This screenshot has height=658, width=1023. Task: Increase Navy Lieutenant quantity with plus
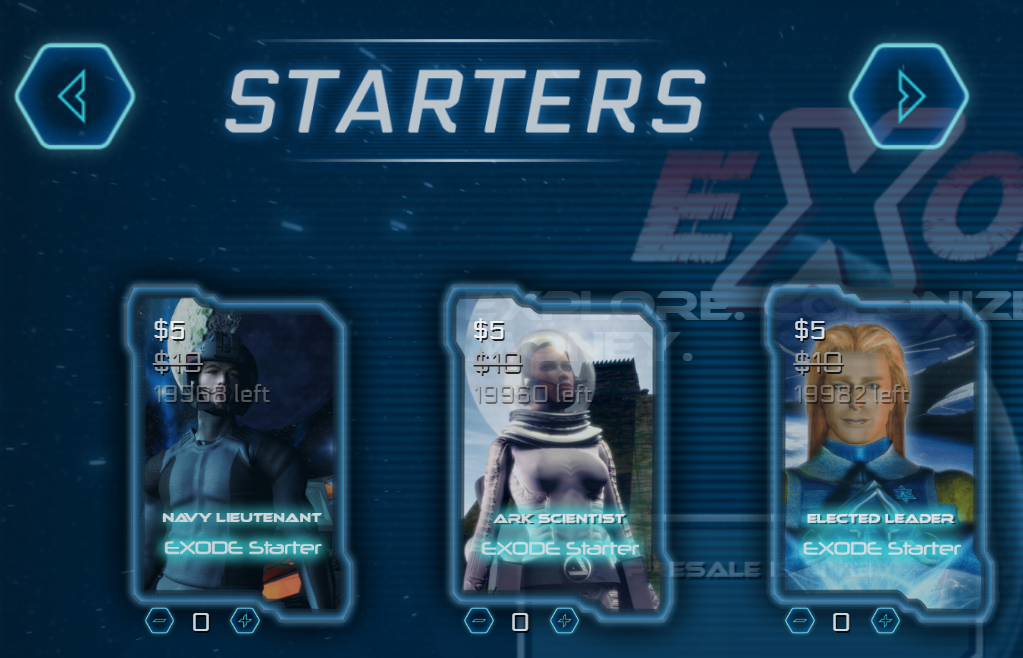(245, 621)
